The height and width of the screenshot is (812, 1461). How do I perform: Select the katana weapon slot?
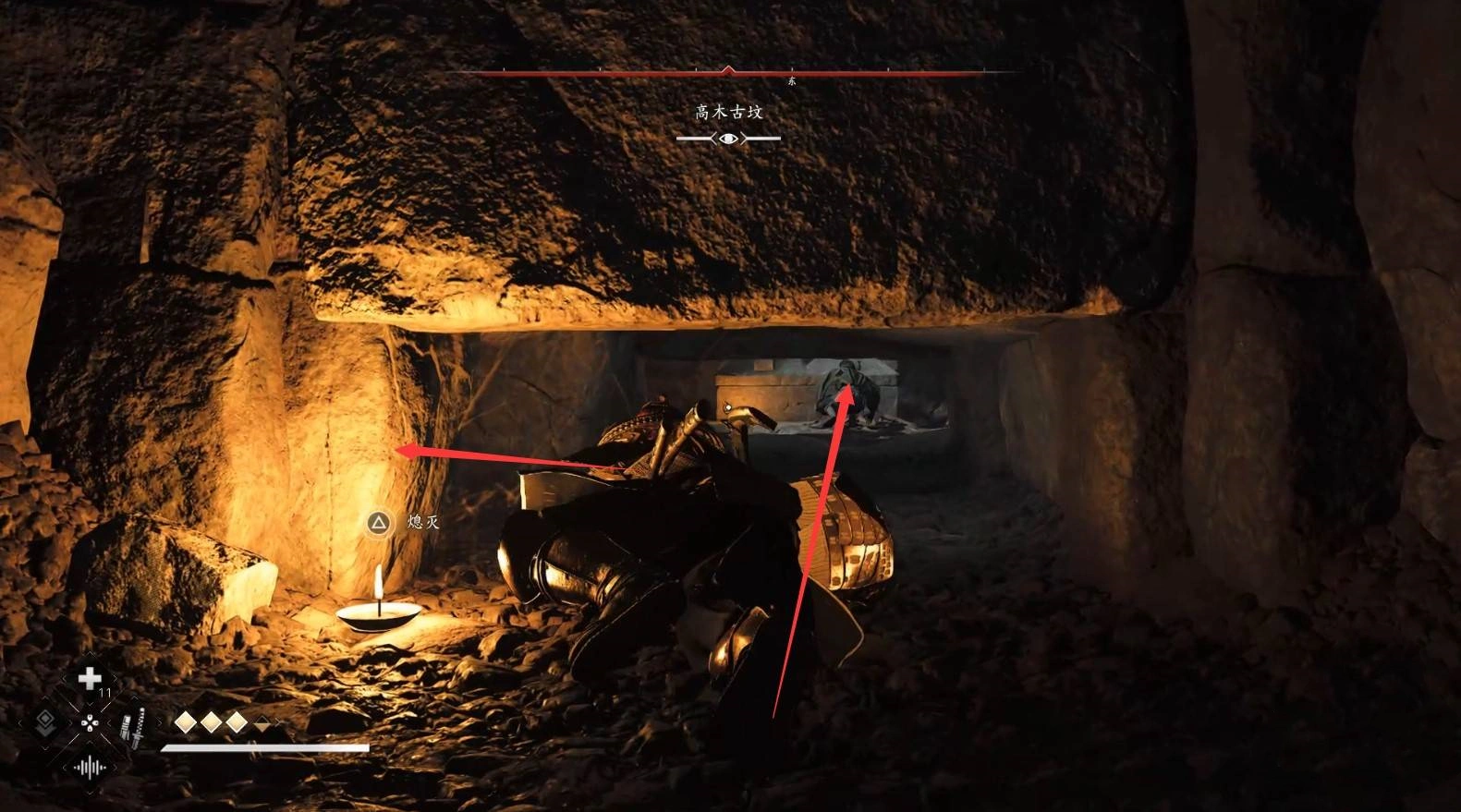tap(135, 727)
